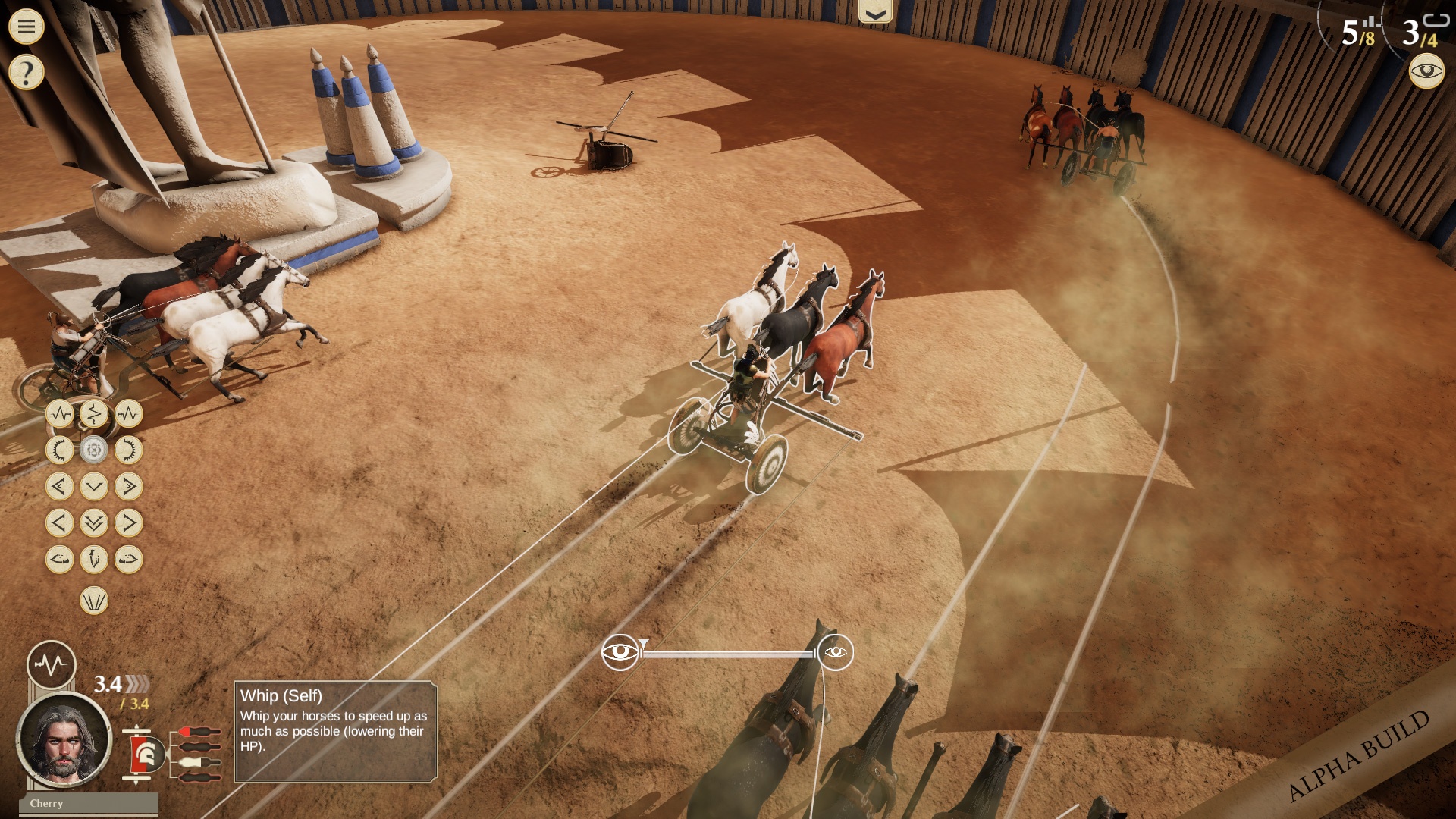
Task: Click the grey center wheel button
Action: tap(94, 450)
